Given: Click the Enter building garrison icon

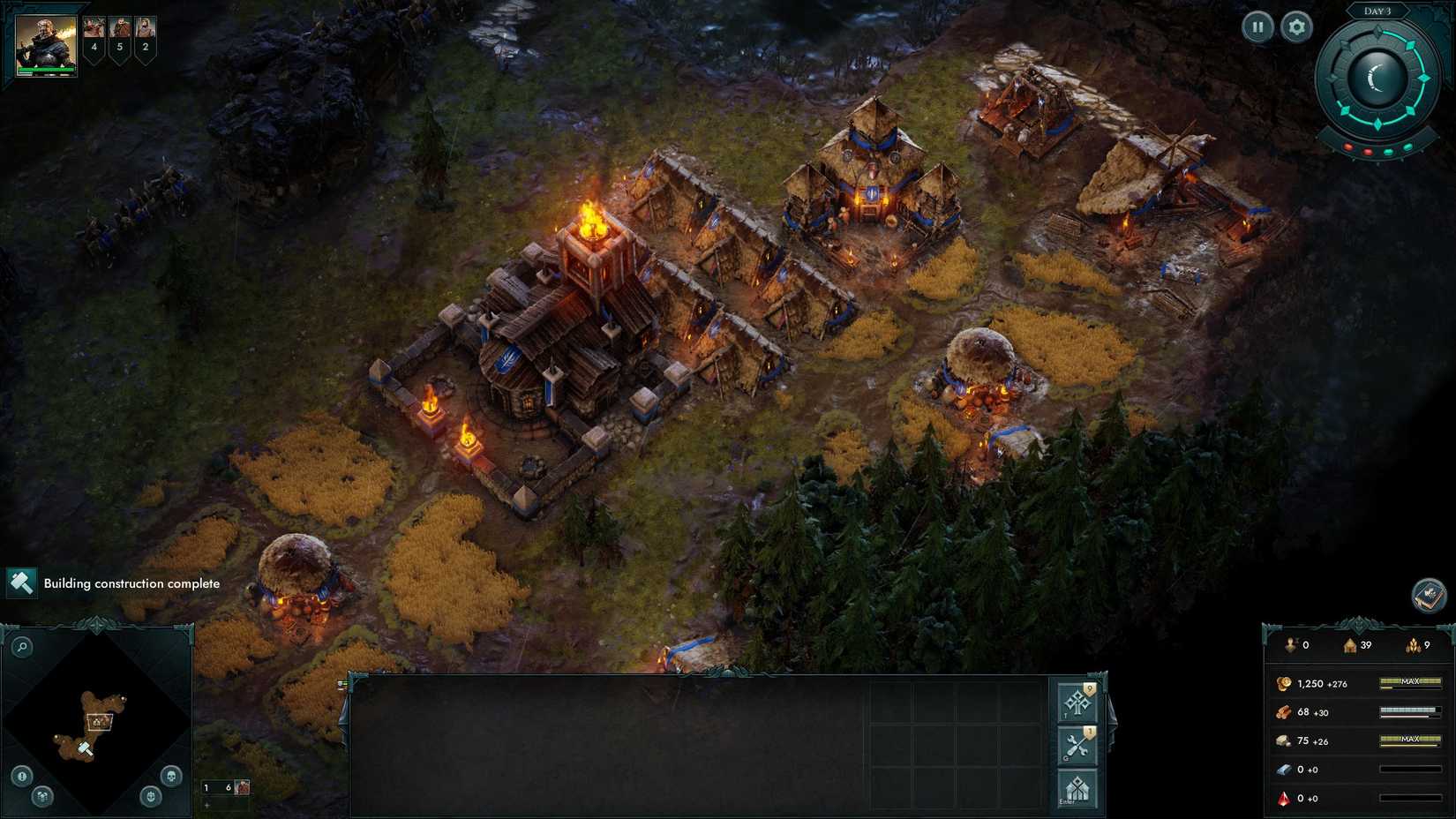Looking at the screenshot, I should 1077,789.
